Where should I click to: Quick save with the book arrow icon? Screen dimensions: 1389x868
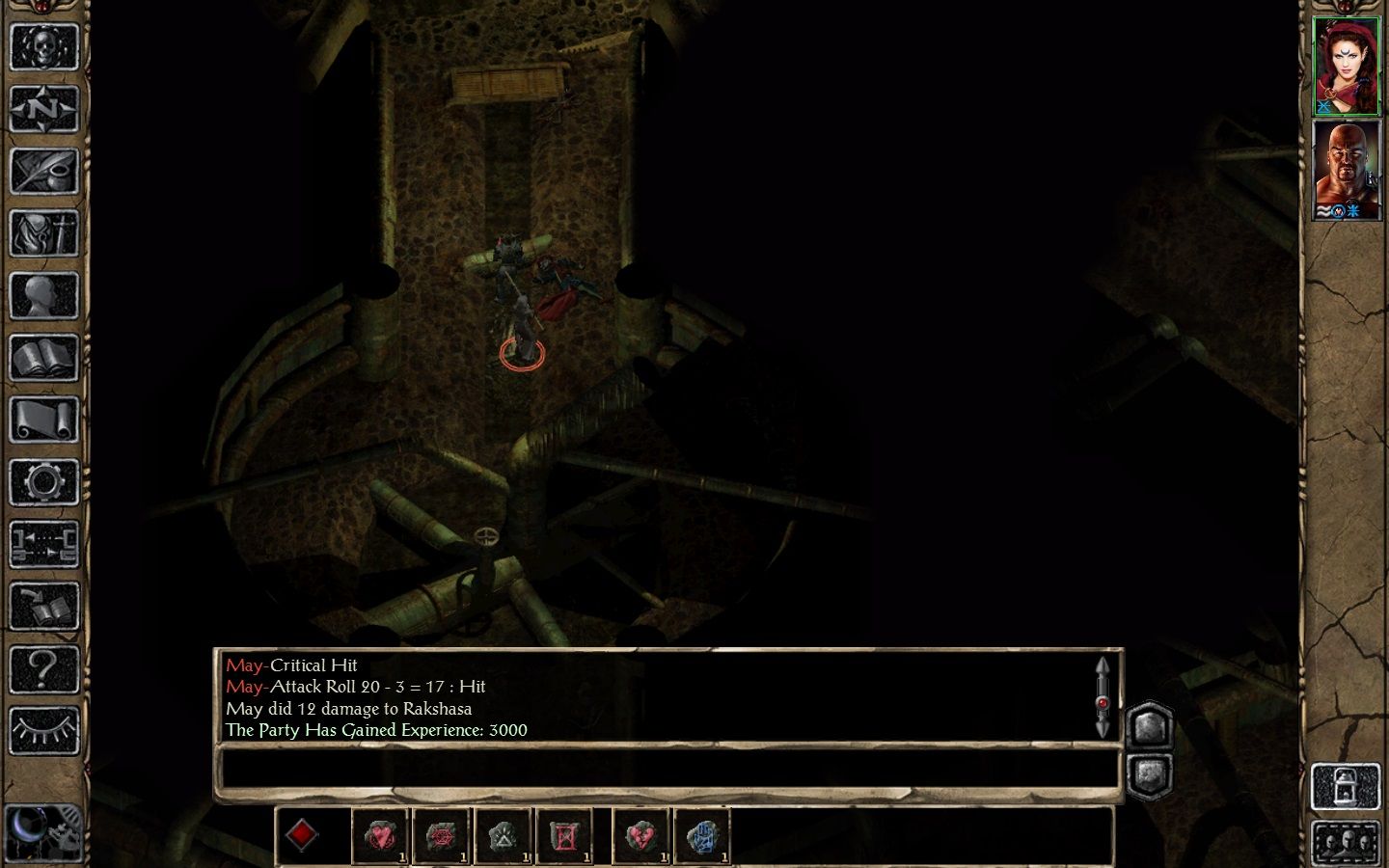pyautogui.click(x=43, y=607)
